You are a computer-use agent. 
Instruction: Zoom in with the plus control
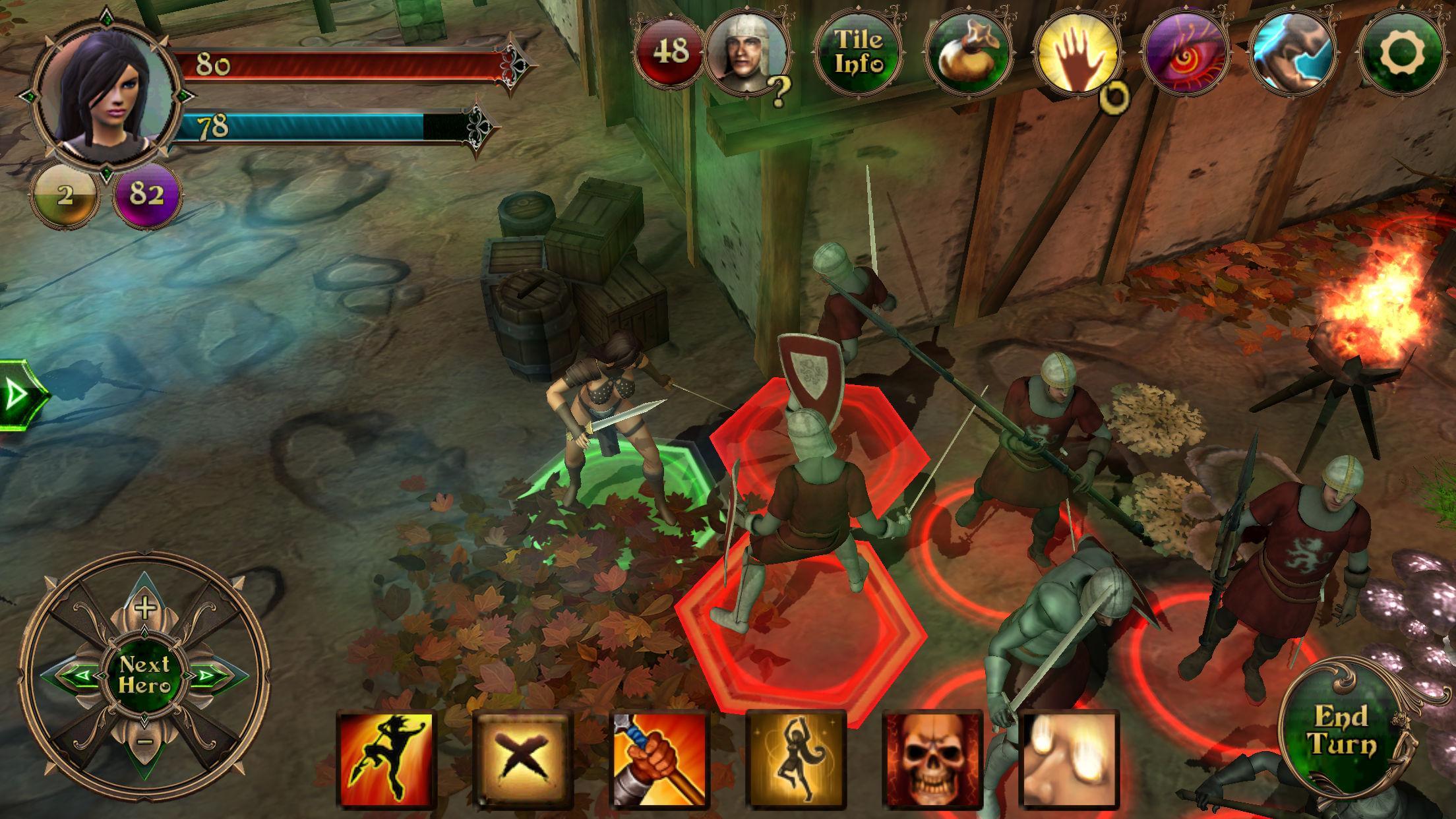pyautogui.click(x=144, y=607)
